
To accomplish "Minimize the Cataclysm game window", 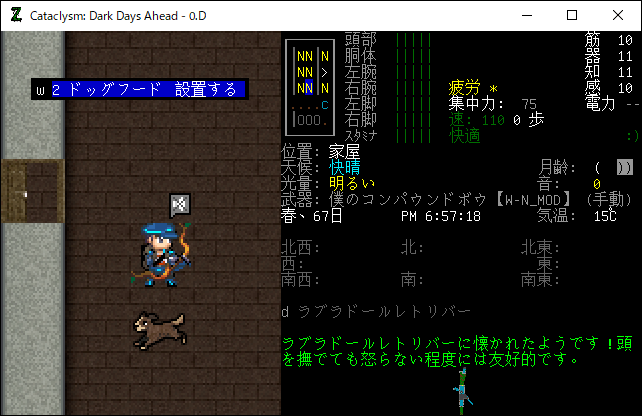I will pyautogui.click(x=526, y=15).
